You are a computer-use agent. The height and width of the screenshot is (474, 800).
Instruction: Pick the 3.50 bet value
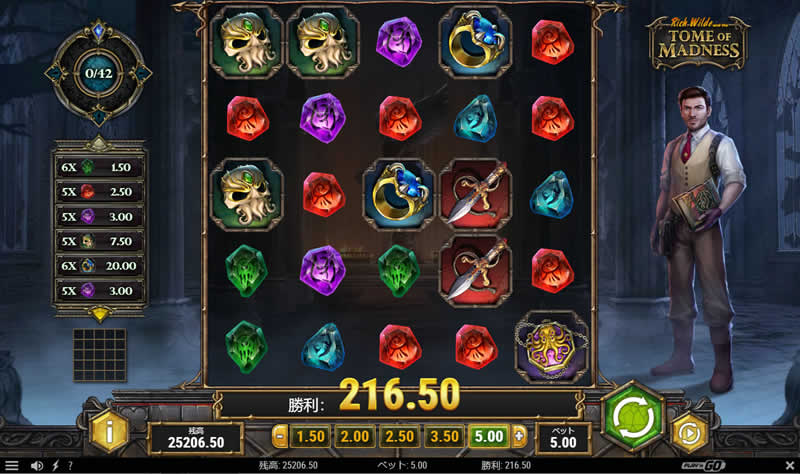click(x=442, y=436)
